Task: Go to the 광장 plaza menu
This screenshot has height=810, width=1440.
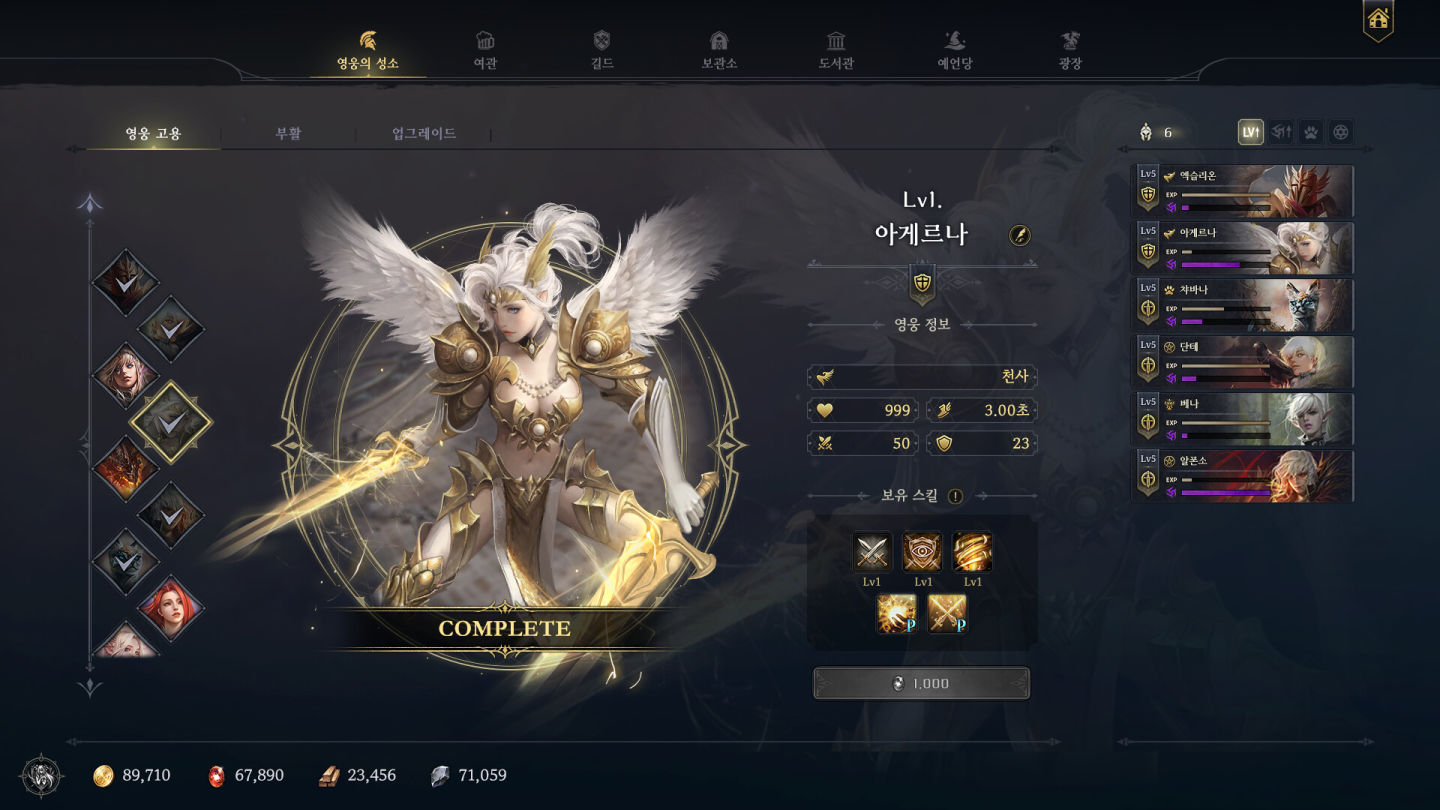Action: (1070, 51)
